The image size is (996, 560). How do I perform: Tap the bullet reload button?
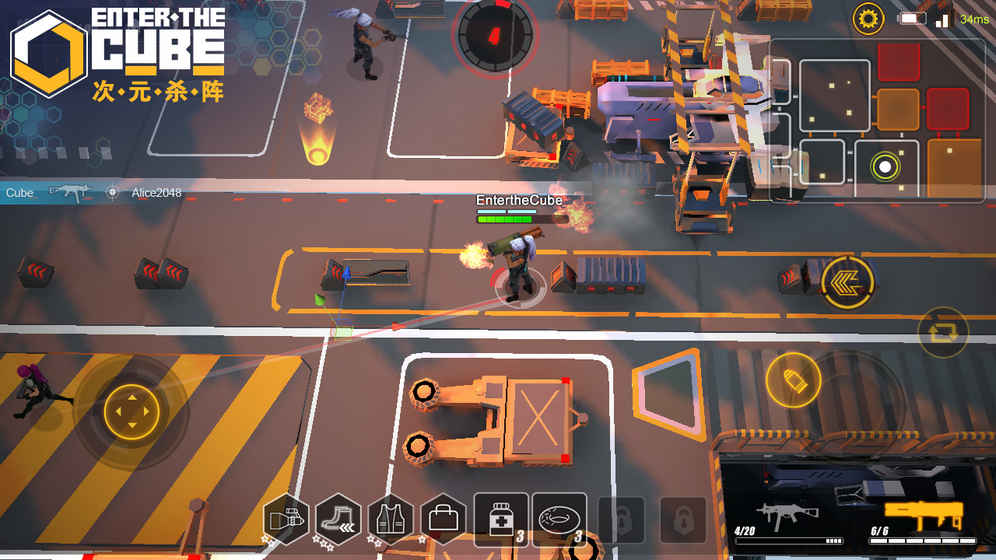tap(793, 380)
